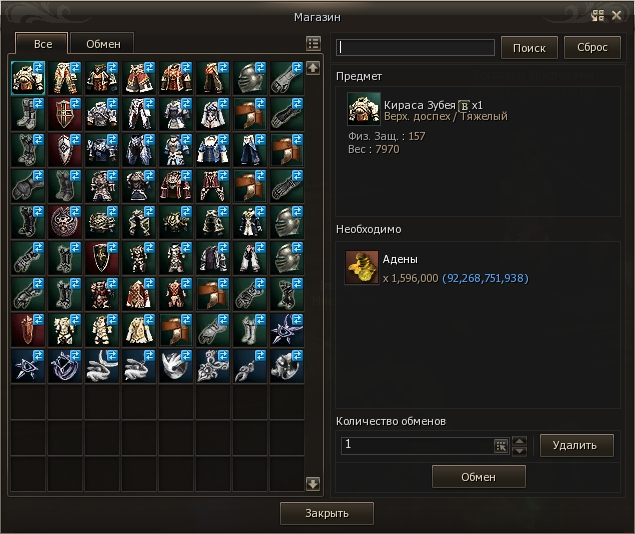Close the window with the X button
The width and height of the screenshot is (635, 534).
click(617, 15)
